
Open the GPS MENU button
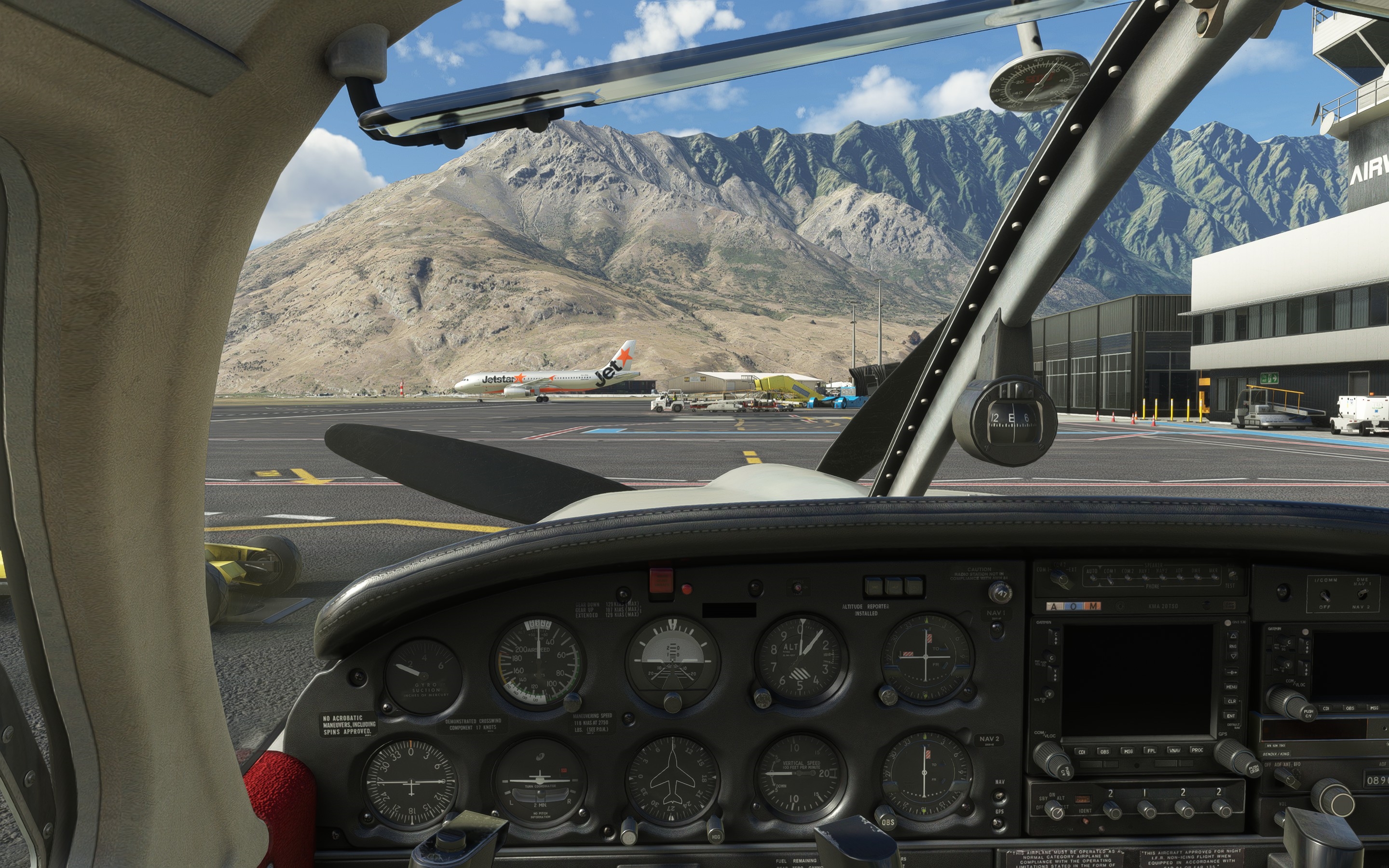click(x=1231, y=687)
